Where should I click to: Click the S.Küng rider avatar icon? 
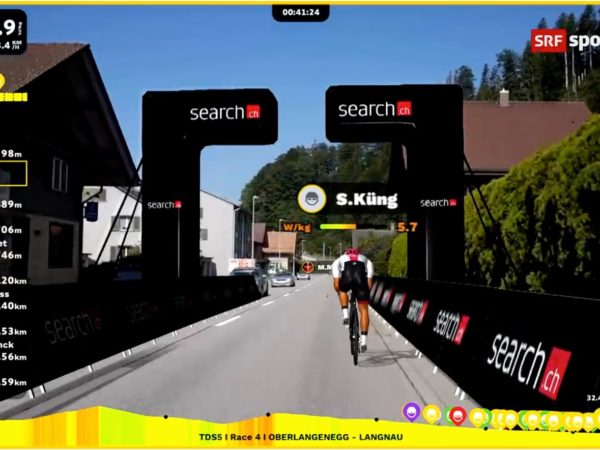click(x=312, y=198)
